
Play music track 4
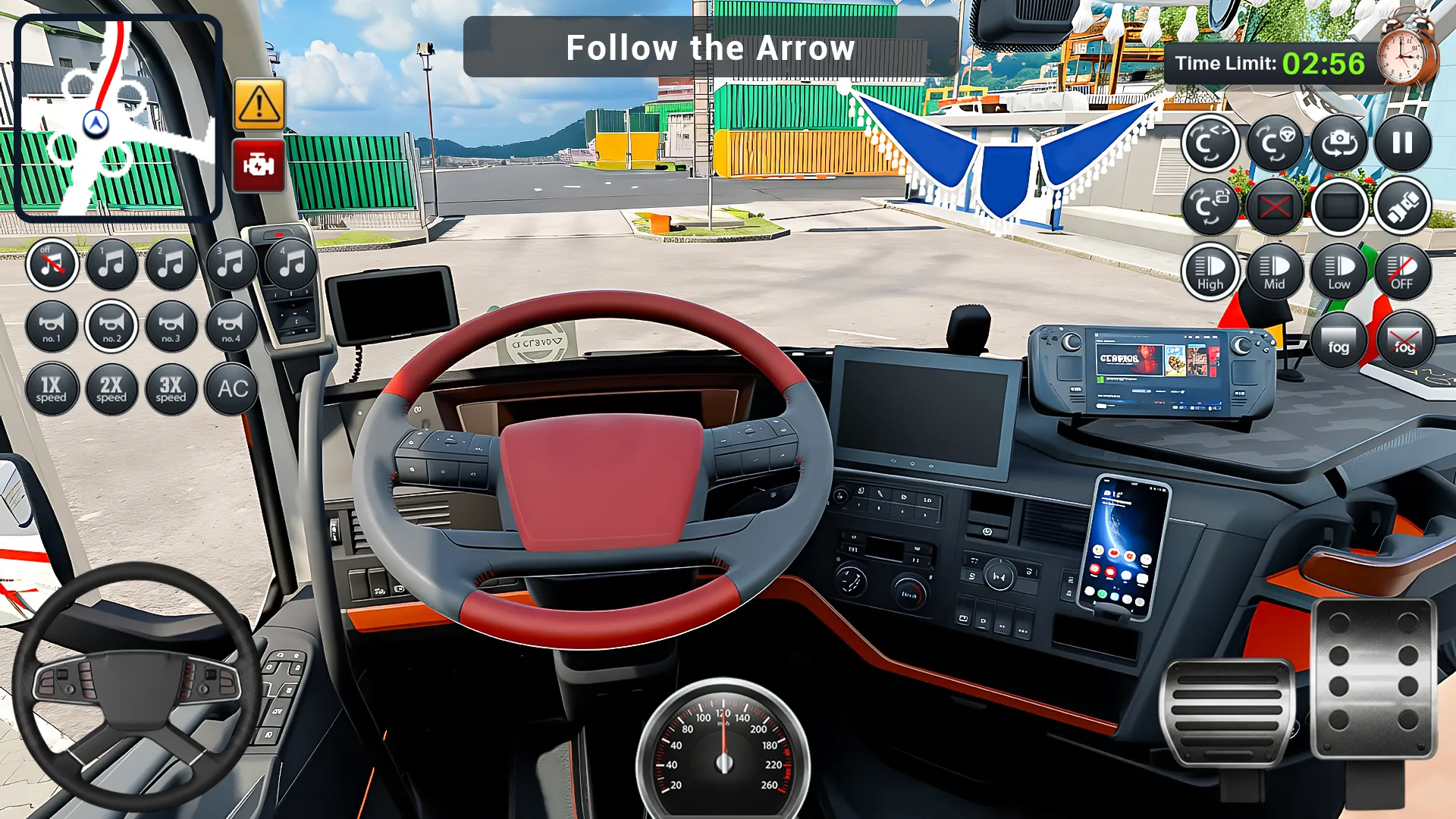[x=290, y=263]
